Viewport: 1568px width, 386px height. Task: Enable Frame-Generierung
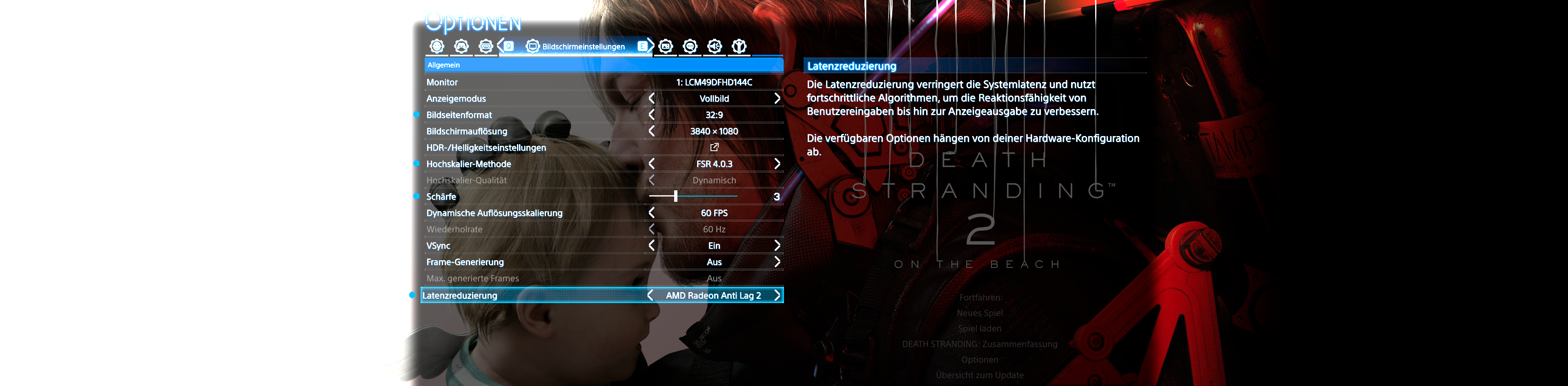click(777, 262)
